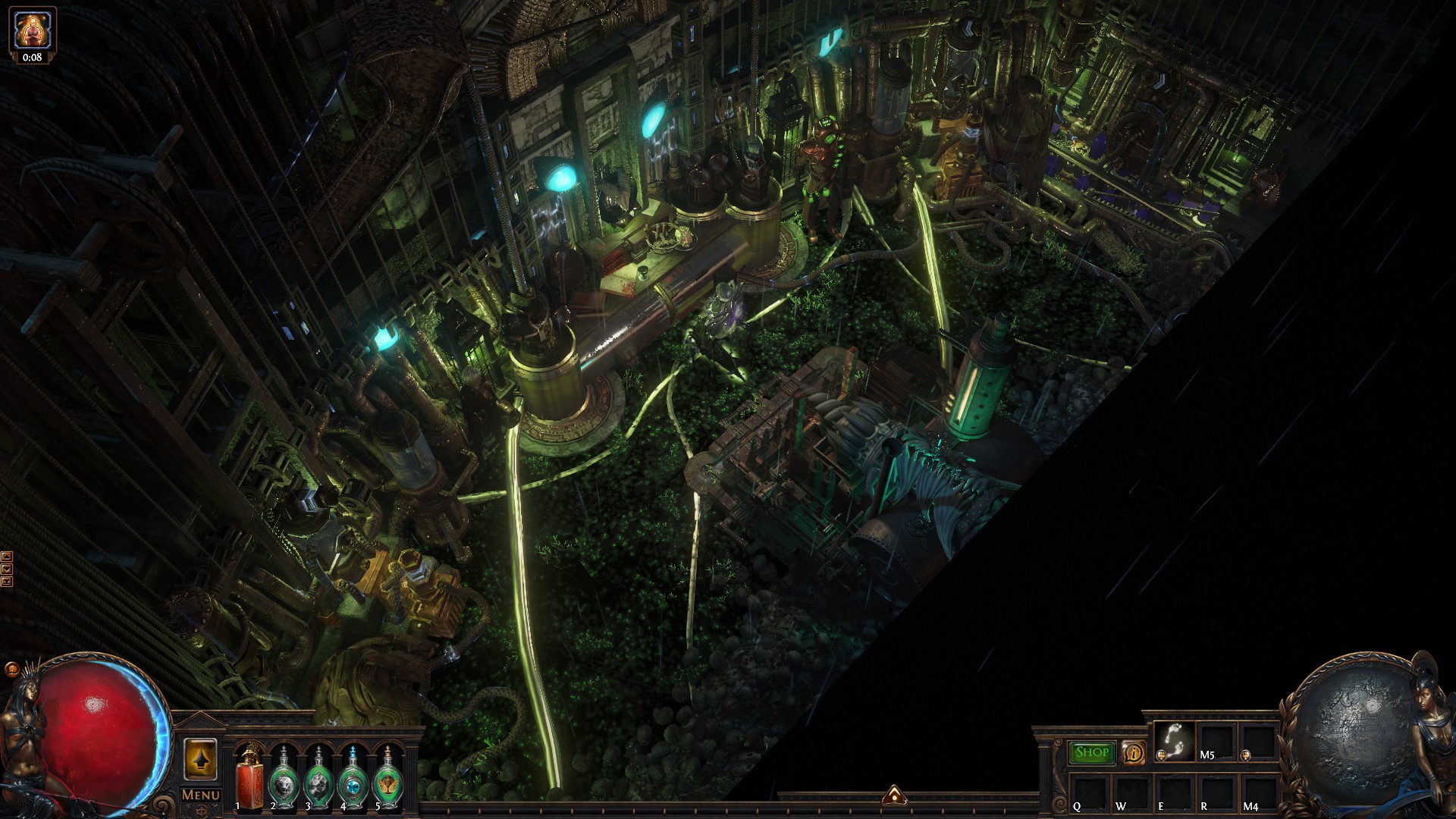Open the chat bubble icon above life orb
This screenshot has height=819, width=1456.
11,670
